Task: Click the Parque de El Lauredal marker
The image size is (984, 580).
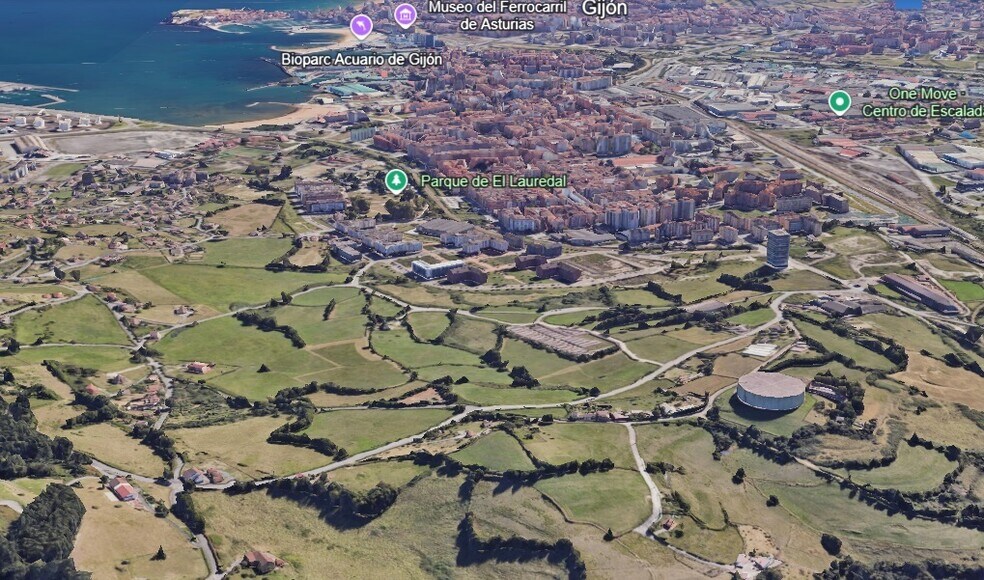Action: [x=396, y=181]
